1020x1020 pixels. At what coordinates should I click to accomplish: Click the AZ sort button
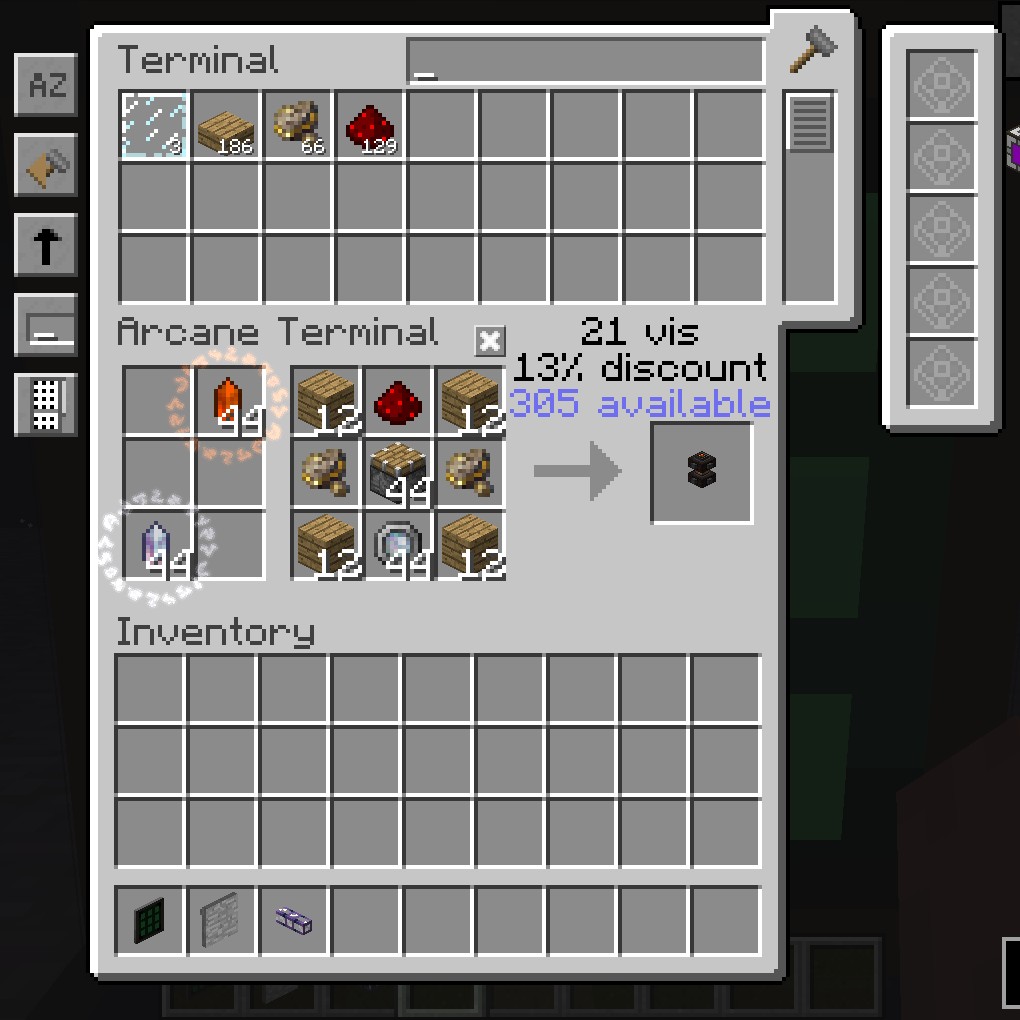point(46,86)
